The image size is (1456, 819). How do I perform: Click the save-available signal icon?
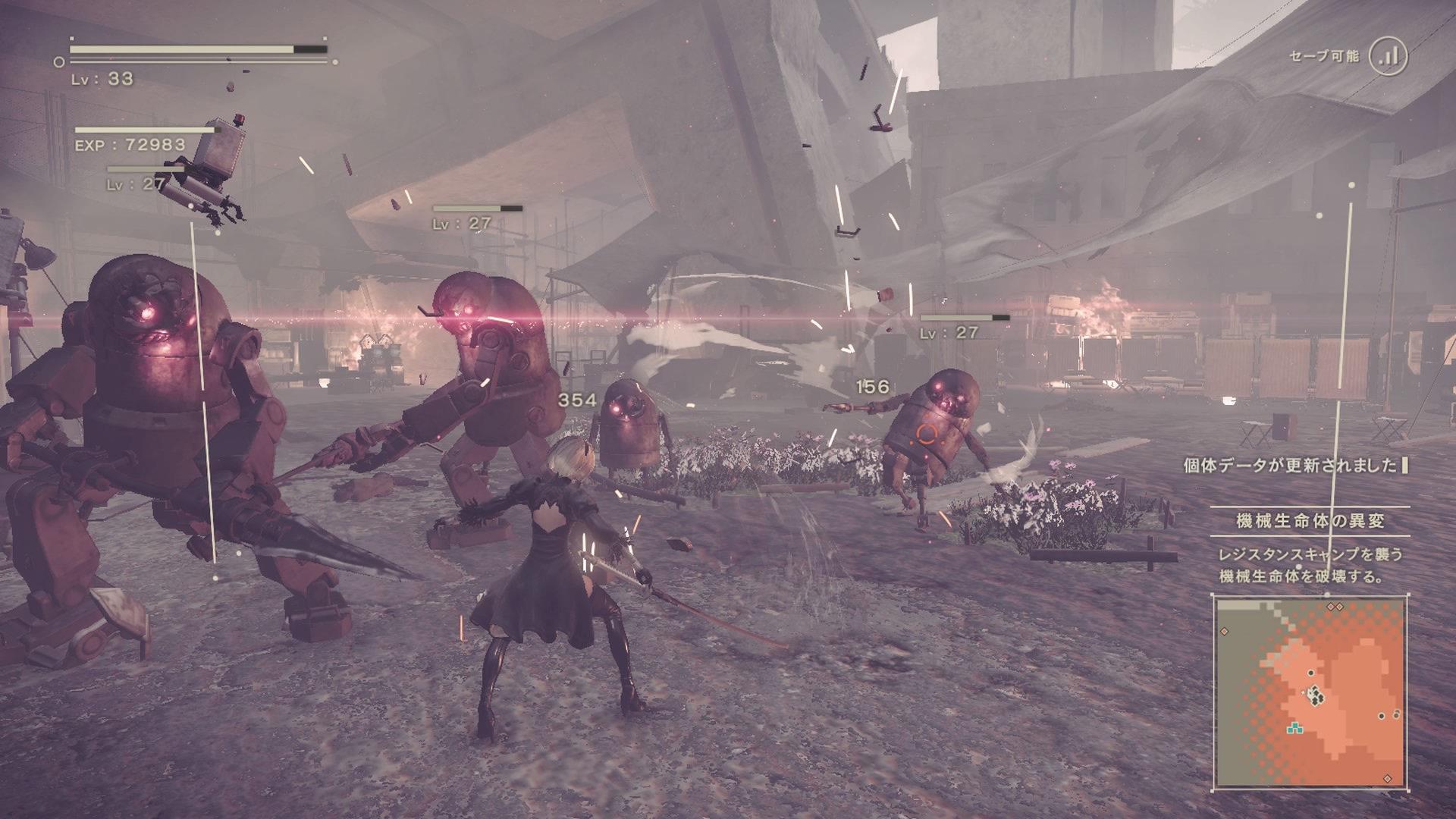(x=1388, y=56)
